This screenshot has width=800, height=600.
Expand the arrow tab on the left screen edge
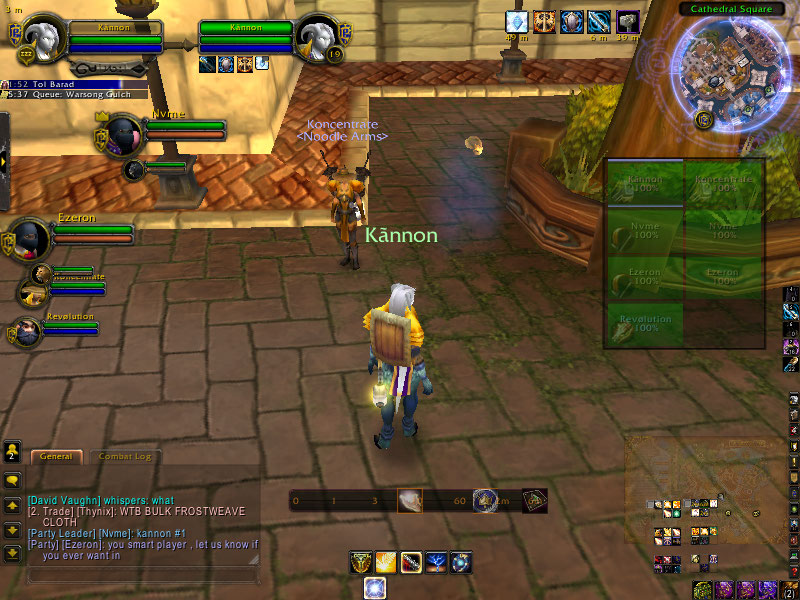click(5, 160)
